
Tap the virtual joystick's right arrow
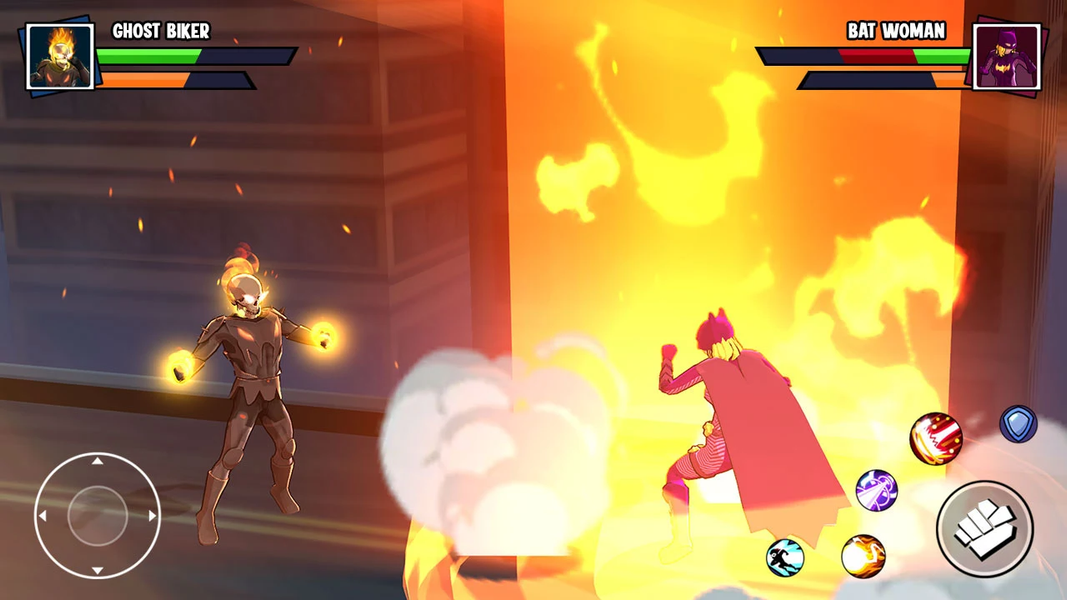[x=152, y=516]
